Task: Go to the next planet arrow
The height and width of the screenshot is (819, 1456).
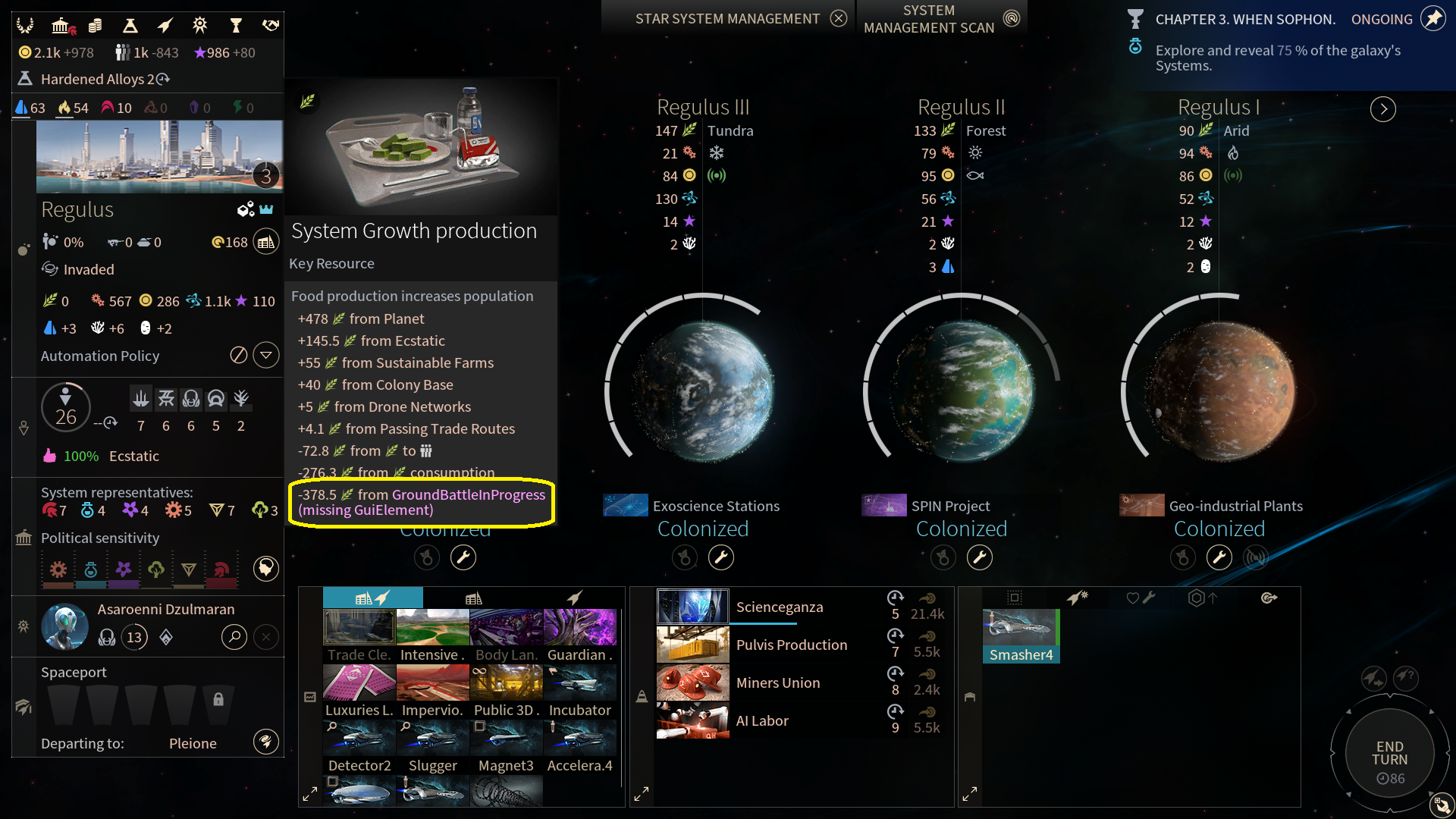Action: [1383, 109]
